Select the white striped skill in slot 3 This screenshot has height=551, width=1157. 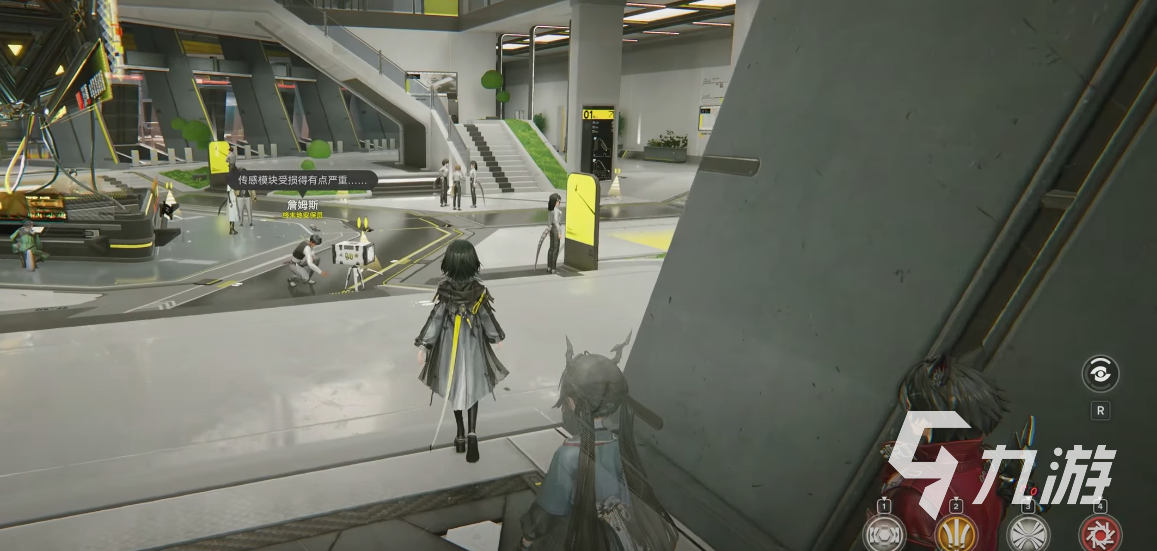pos(1028,533)
